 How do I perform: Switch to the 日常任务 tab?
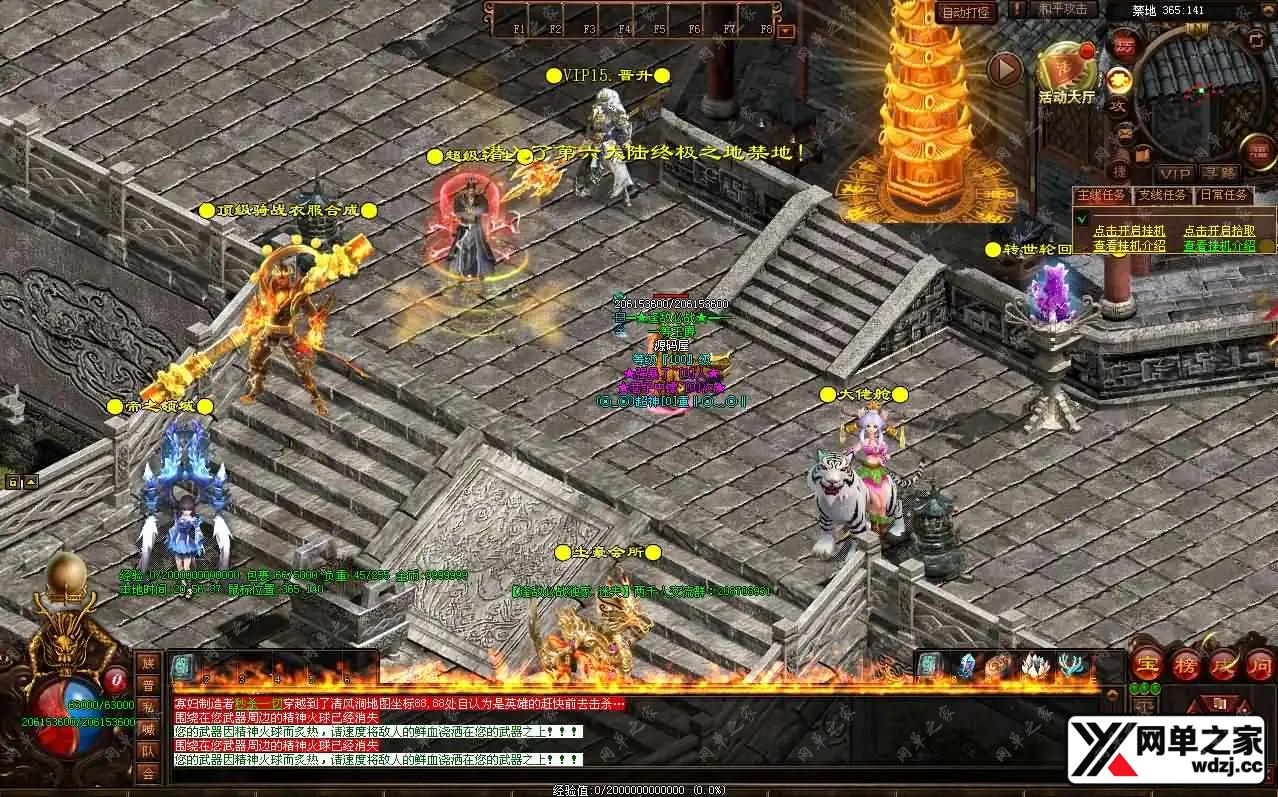(x=1223, y=195)
